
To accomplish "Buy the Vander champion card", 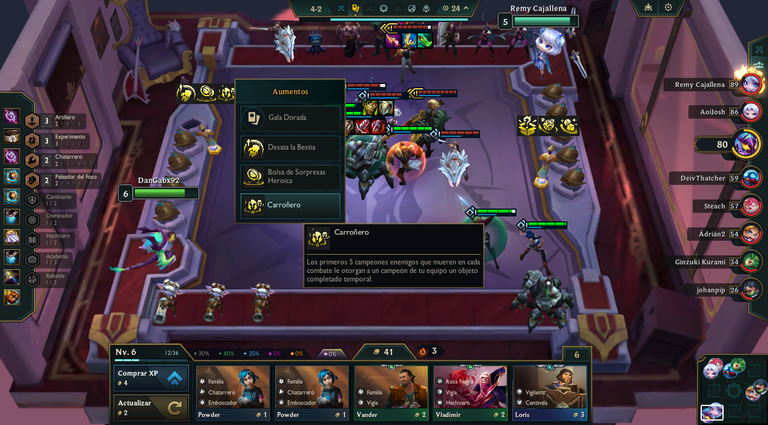I will (x=391, y=392).
